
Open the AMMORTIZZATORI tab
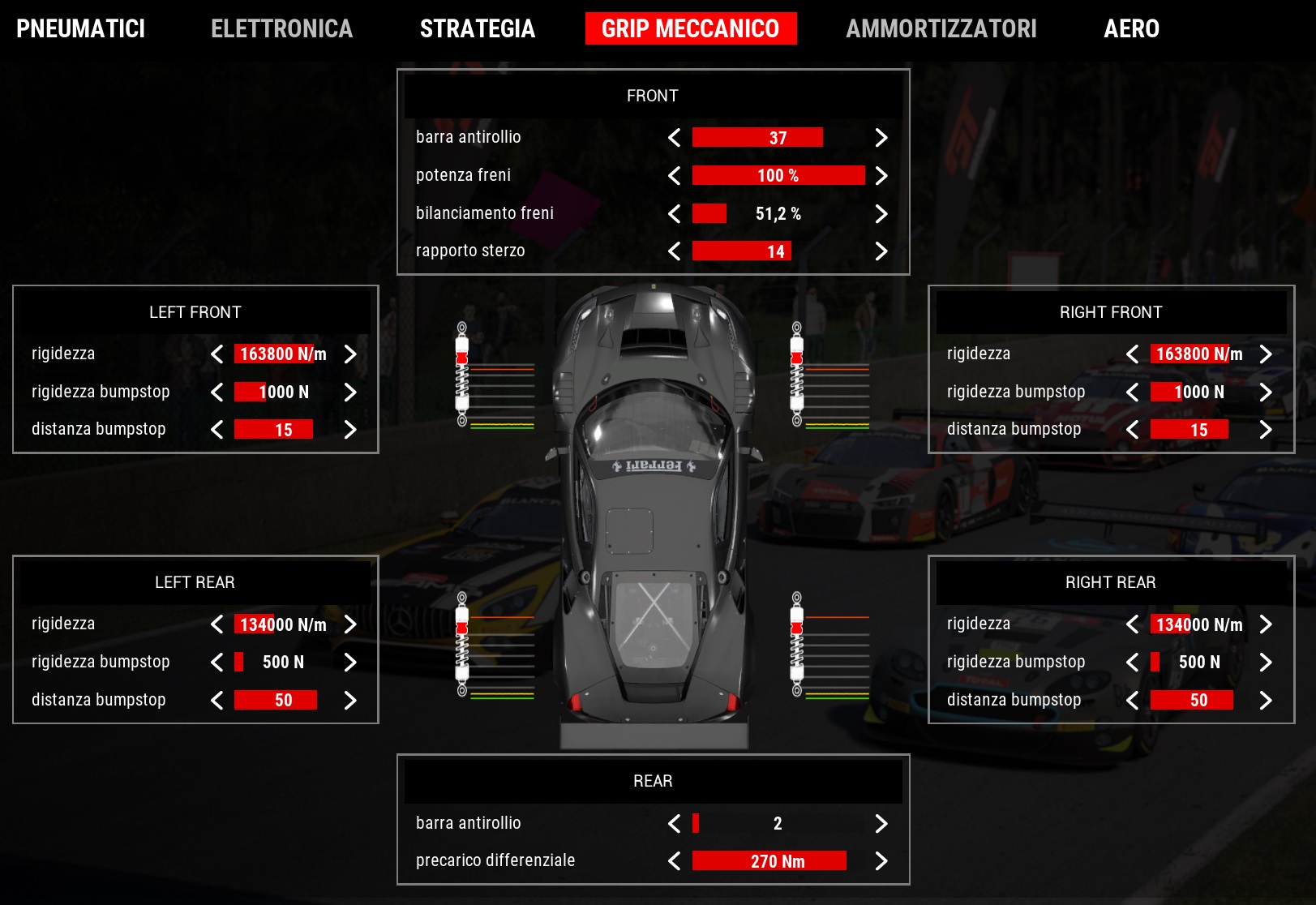pyautogui.click(x=941, y=29)
